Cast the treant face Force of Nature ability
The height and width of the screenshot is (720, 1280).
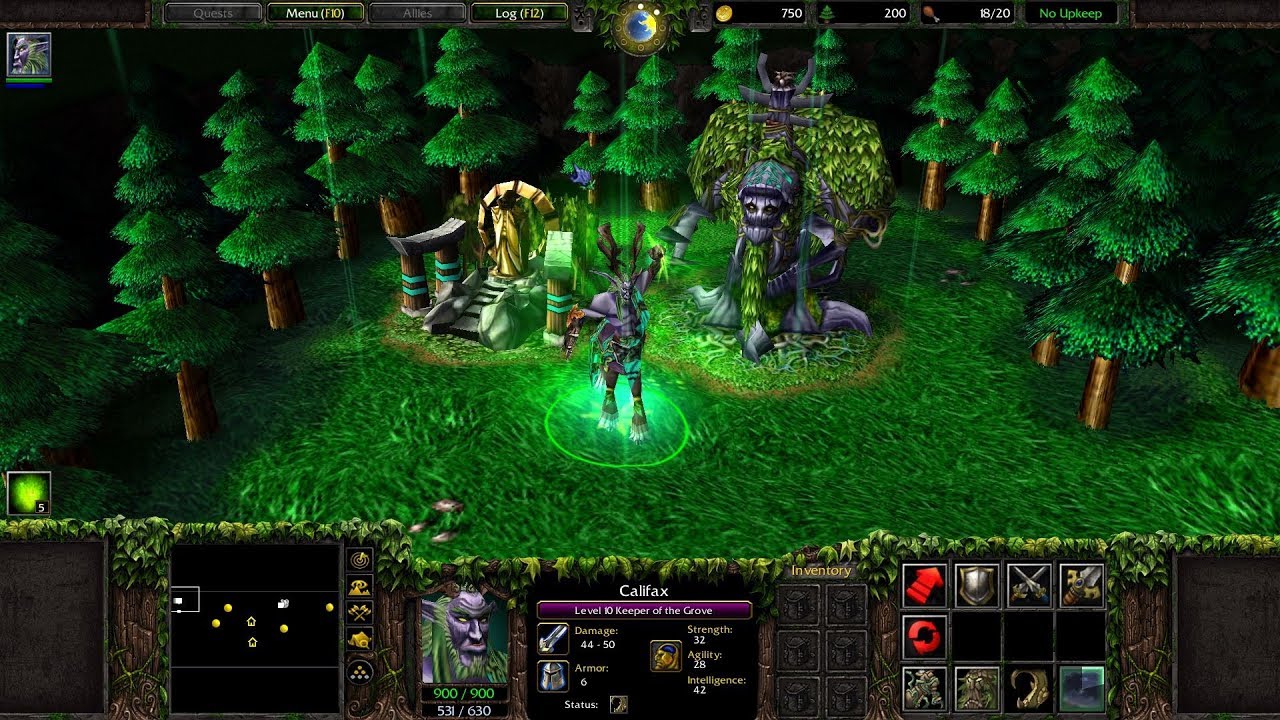click(977, 689)
